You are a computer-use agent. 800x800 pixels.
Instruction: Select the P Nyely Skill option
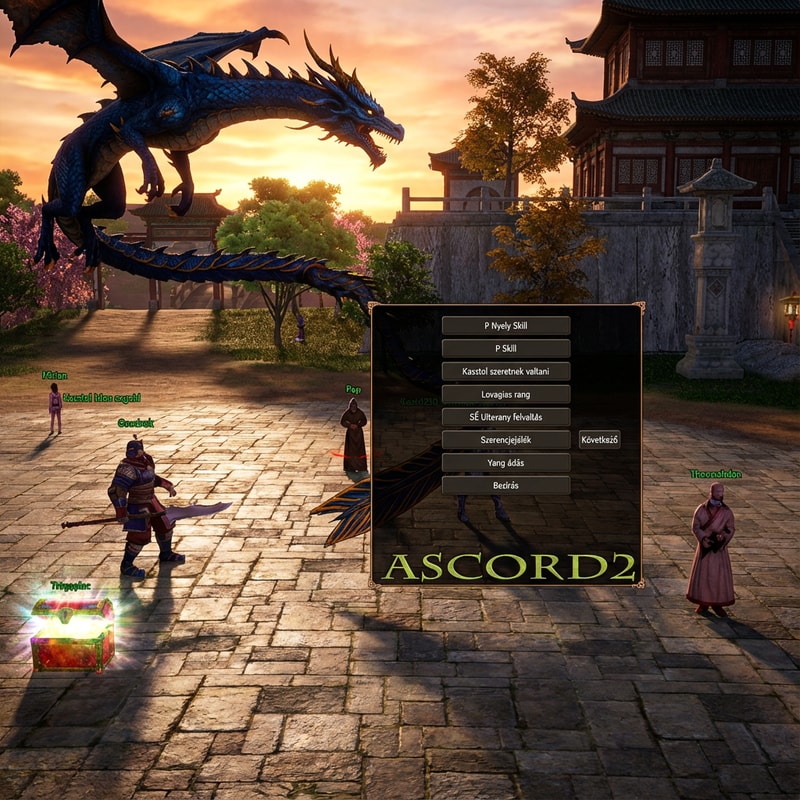pyautogui.click(x=506, y=325)
